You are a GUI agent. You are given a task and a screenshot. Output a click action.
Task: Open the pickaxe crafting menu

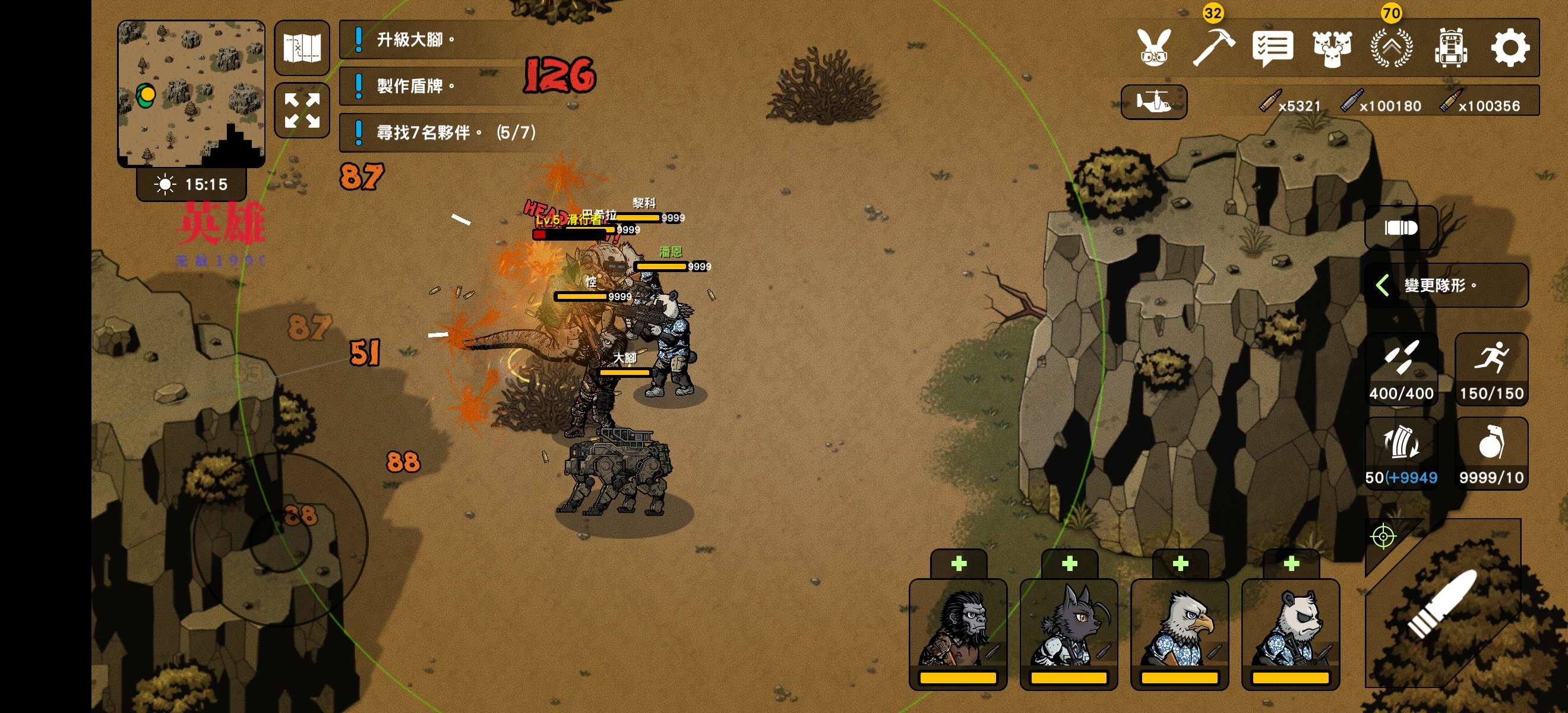[x=1212, y=48]
